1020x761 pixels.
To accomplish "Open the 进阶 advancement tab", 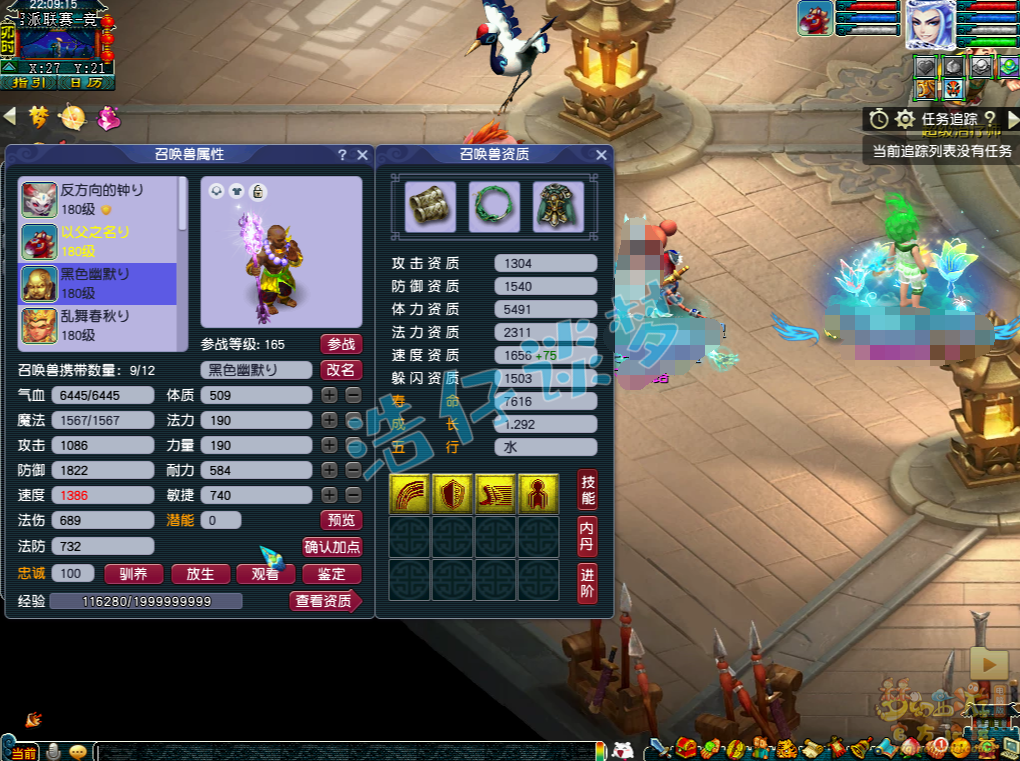I will tap(588, 583).
